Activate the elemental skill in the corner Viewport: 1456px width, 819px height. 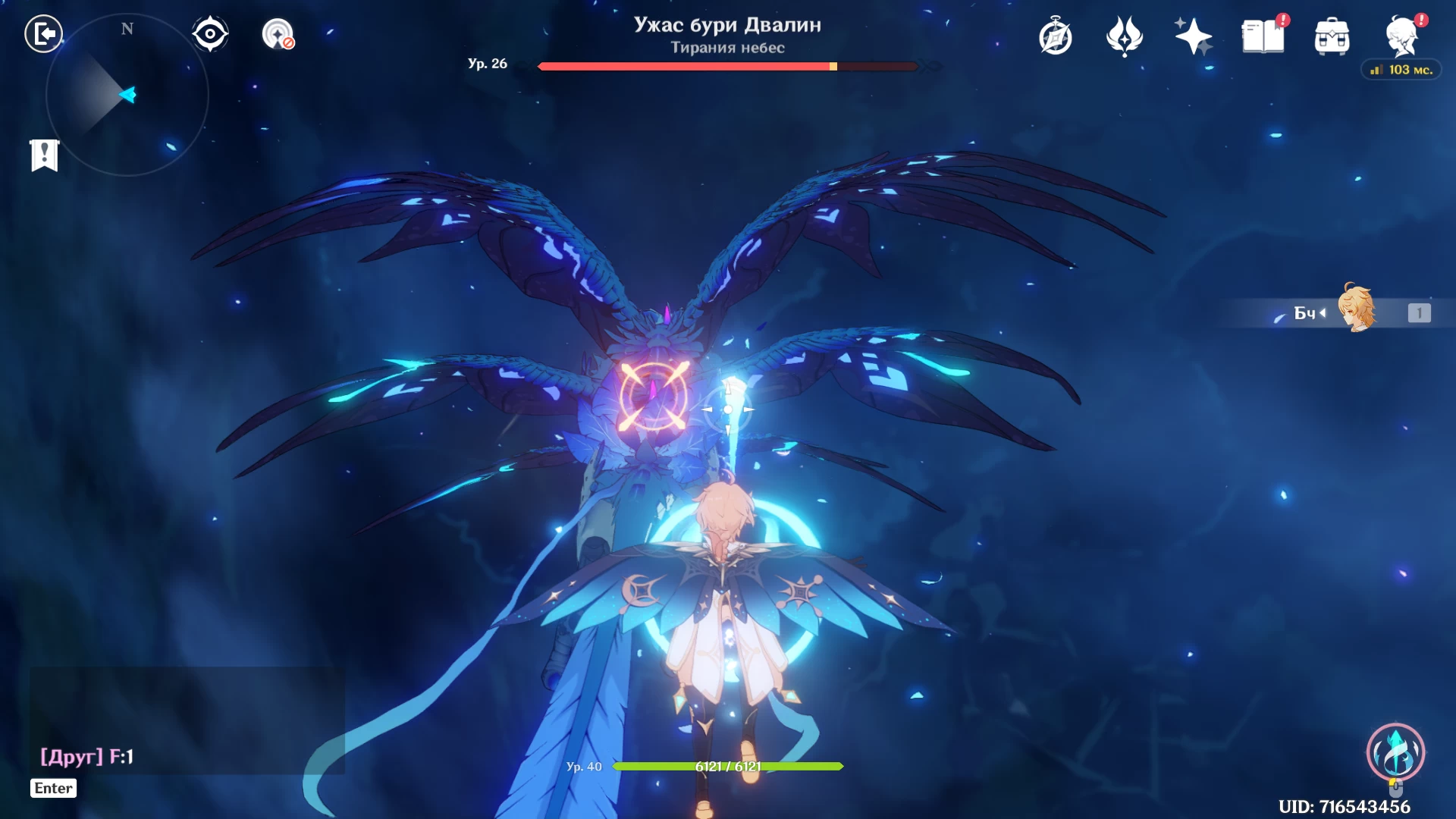coord(1395,752)
